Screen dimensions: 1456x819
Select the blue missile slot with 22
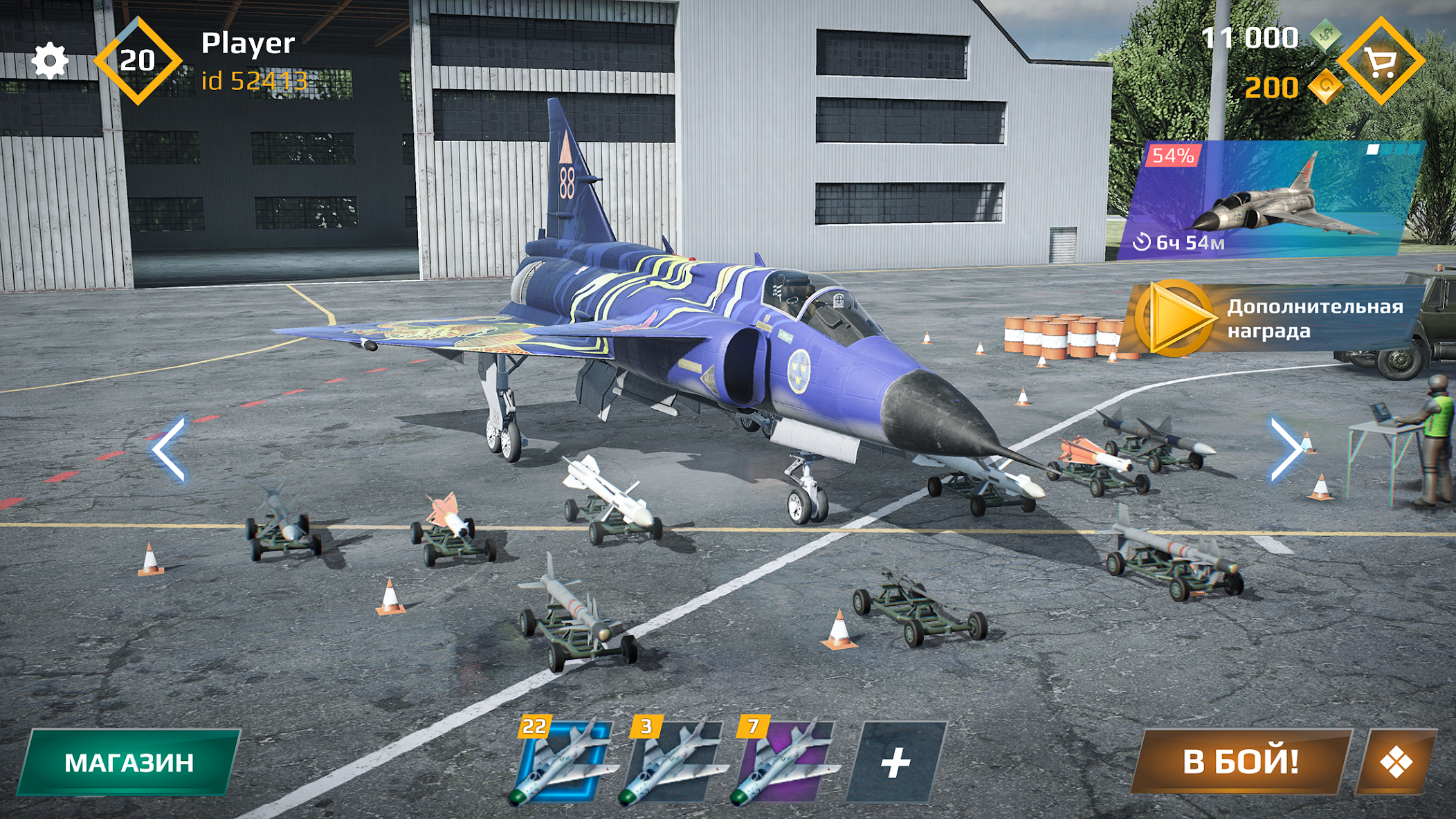click(562, 762)
